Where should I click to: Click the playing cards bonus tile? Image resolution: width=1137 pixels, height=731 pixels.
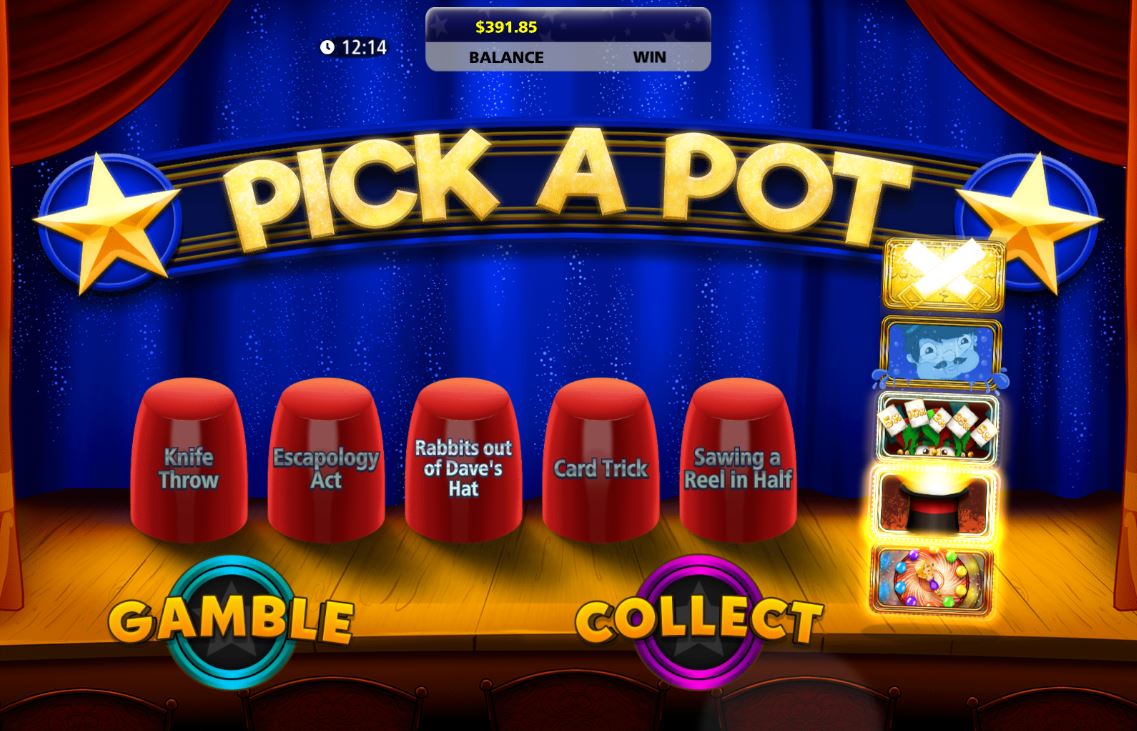[937, 428]
